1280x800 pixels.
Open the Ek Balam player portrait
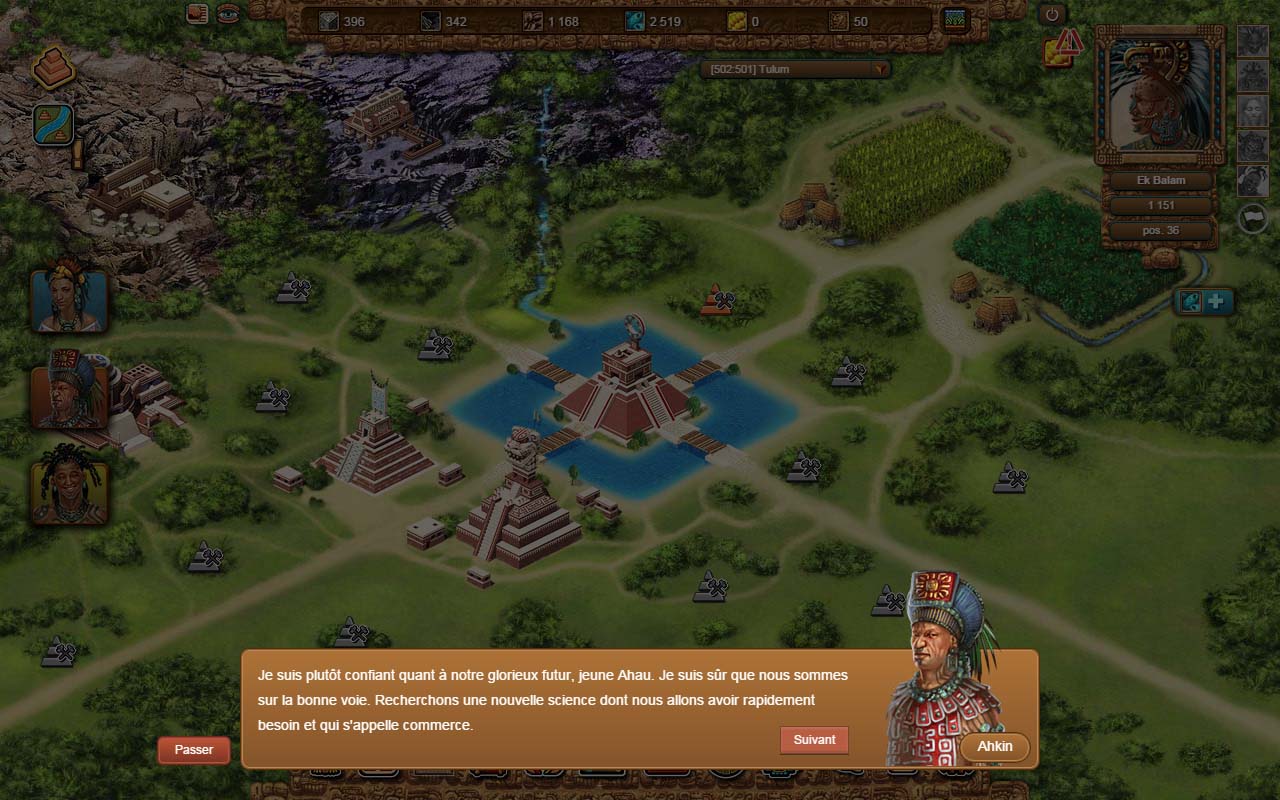(1160, 95)
